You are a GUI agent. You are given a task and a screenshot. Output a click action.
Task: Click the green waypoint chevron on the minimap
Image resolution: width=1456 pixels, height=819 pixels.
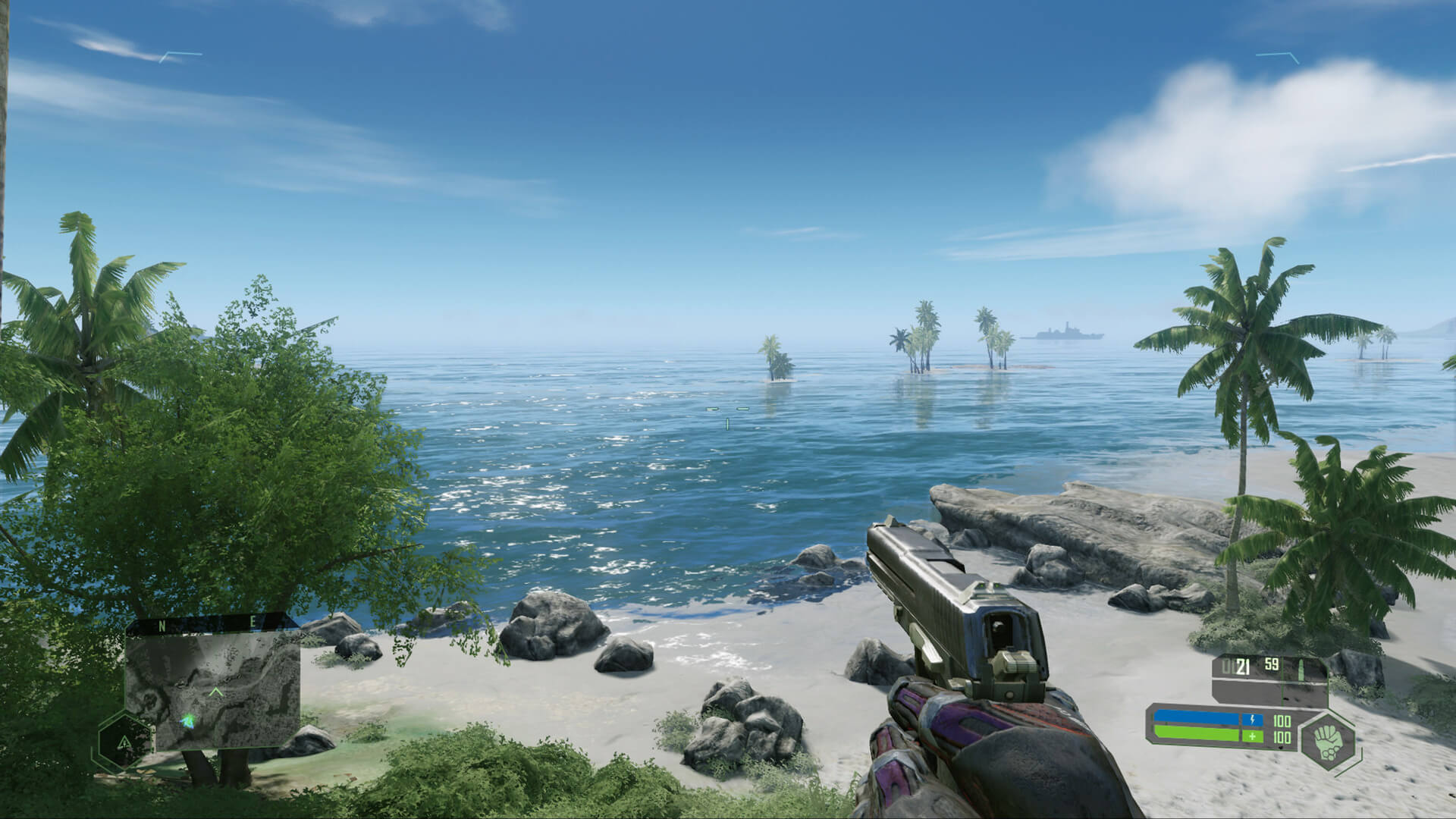click(x=216, y=692)
